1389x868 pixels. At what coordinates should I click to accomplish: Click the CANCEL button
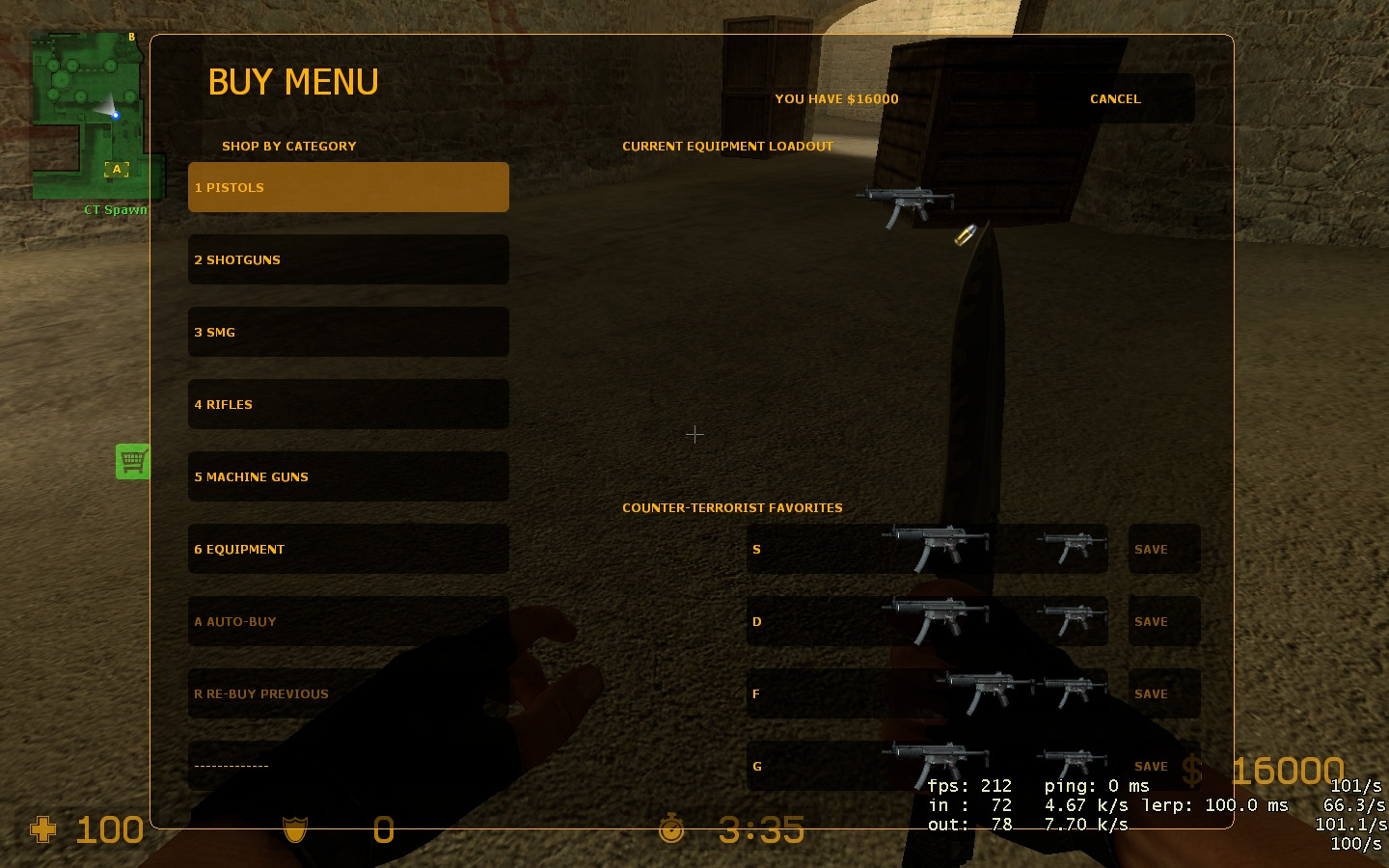(x=1115, y=98)
